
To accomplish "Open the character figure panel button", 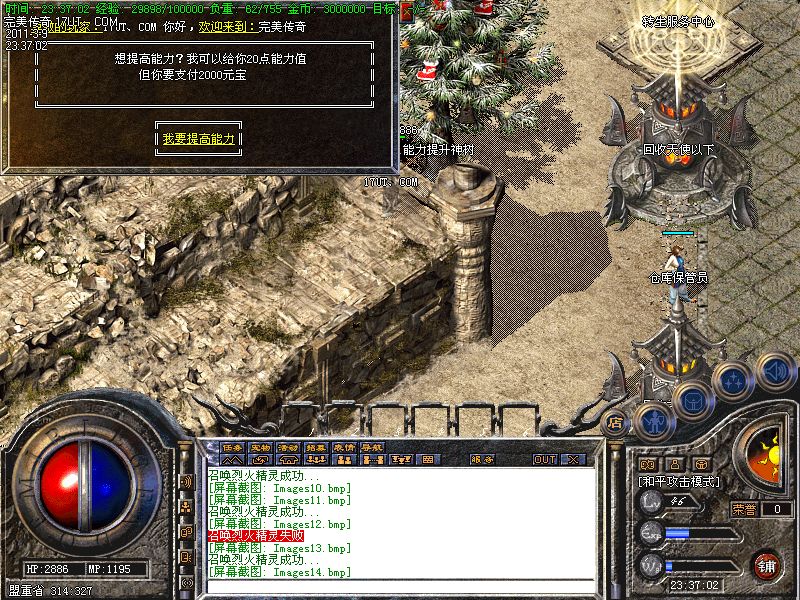I will [652, 419].
